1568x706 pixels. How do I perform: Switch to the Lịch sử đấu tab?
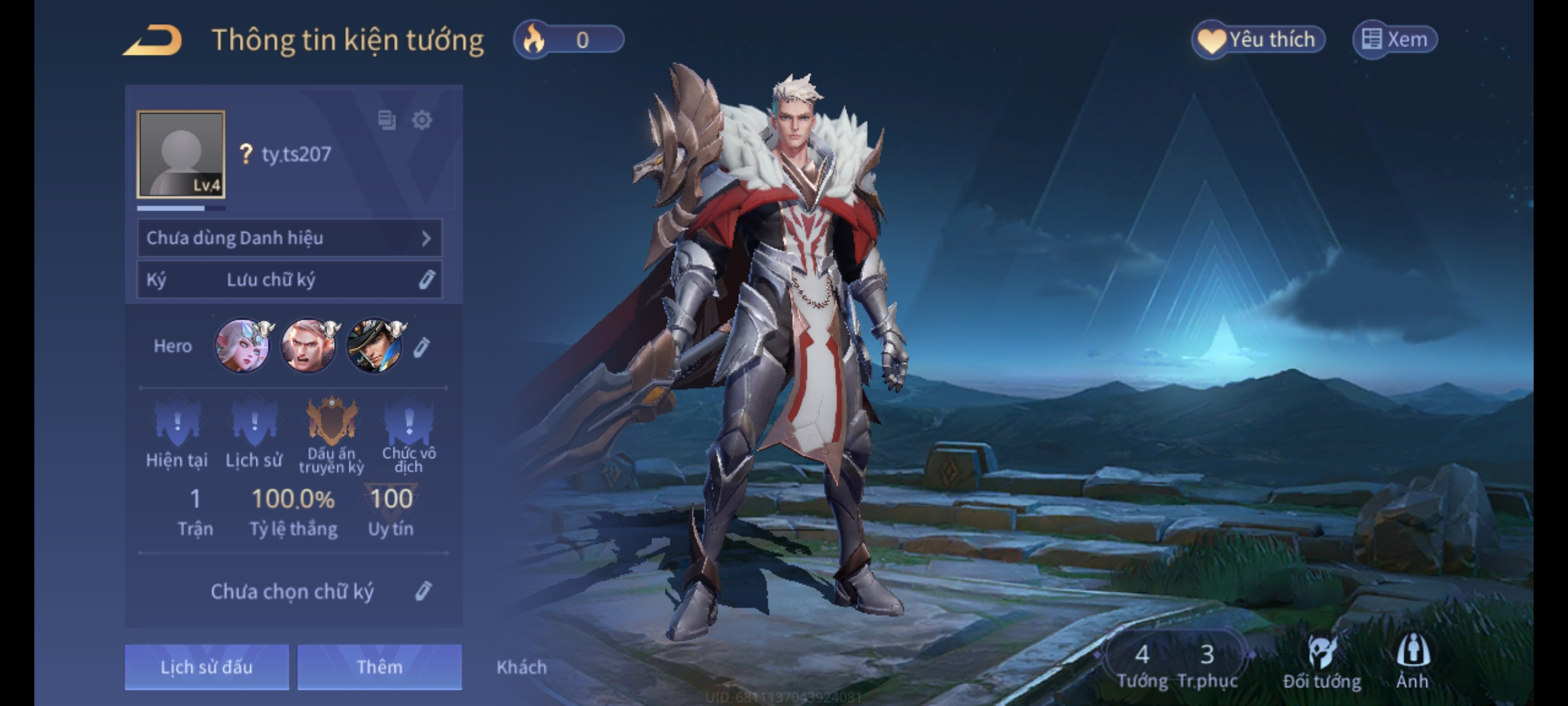coord(206,667)
